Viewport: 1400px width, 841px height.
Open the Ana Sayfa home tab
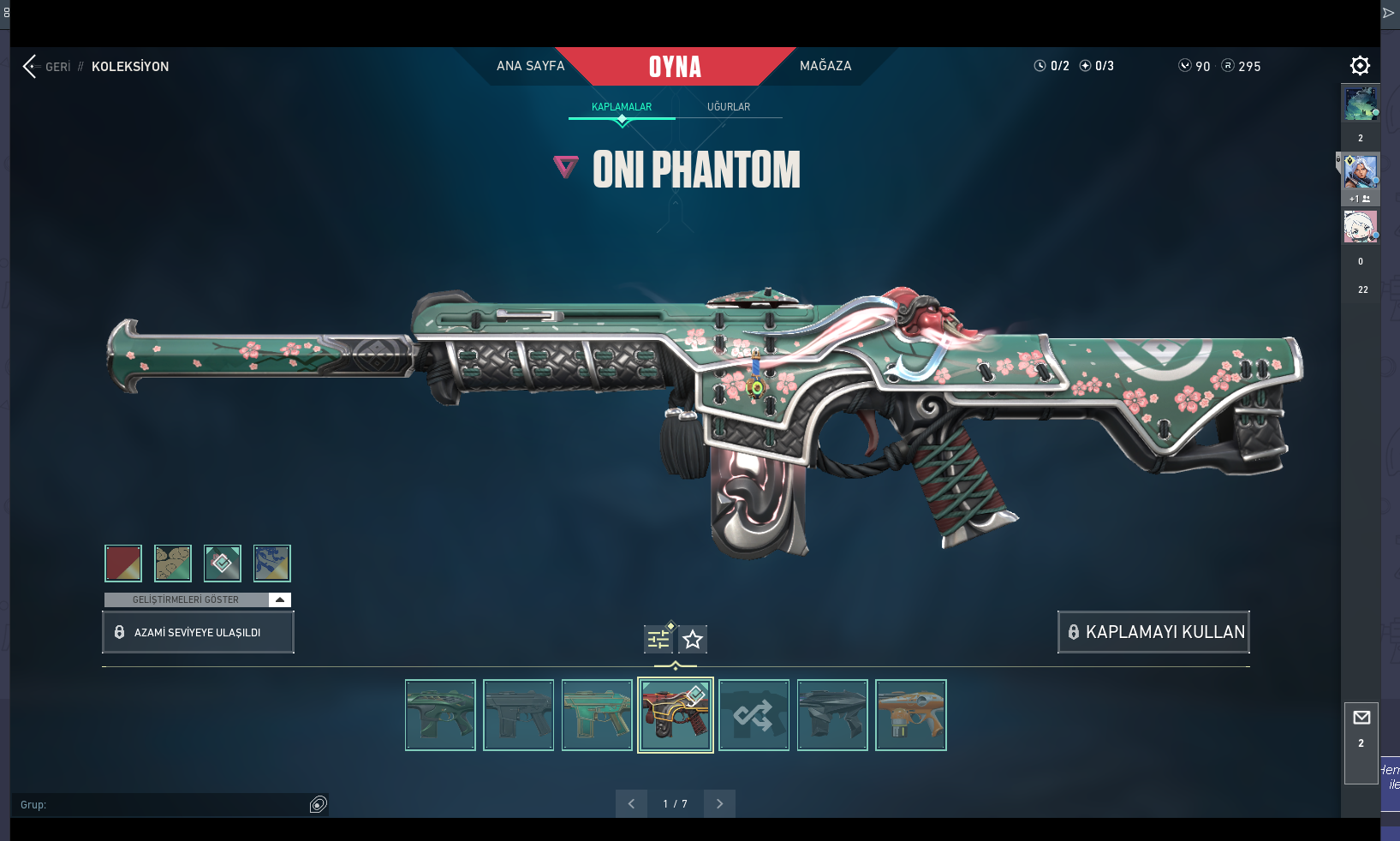530,66
